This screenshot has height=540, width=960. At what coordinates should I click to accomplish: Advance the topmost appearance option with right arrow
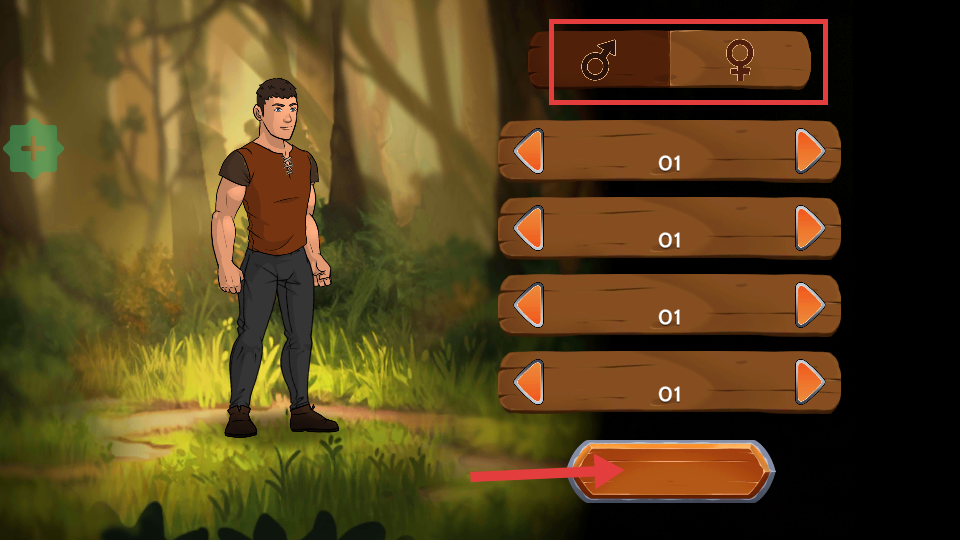click(810, 151)
